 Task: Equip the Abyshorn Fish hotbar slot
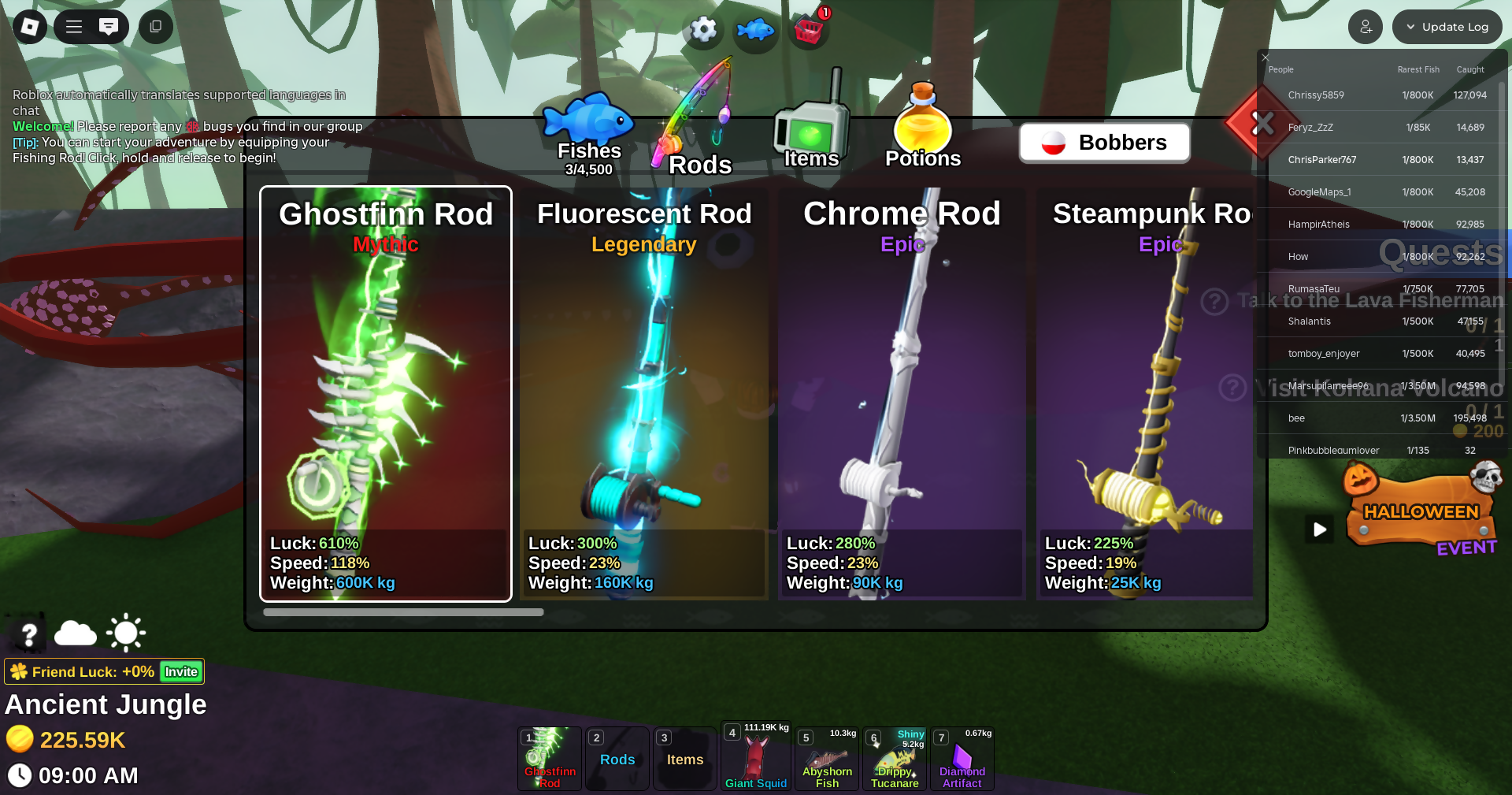pos(827,760)
